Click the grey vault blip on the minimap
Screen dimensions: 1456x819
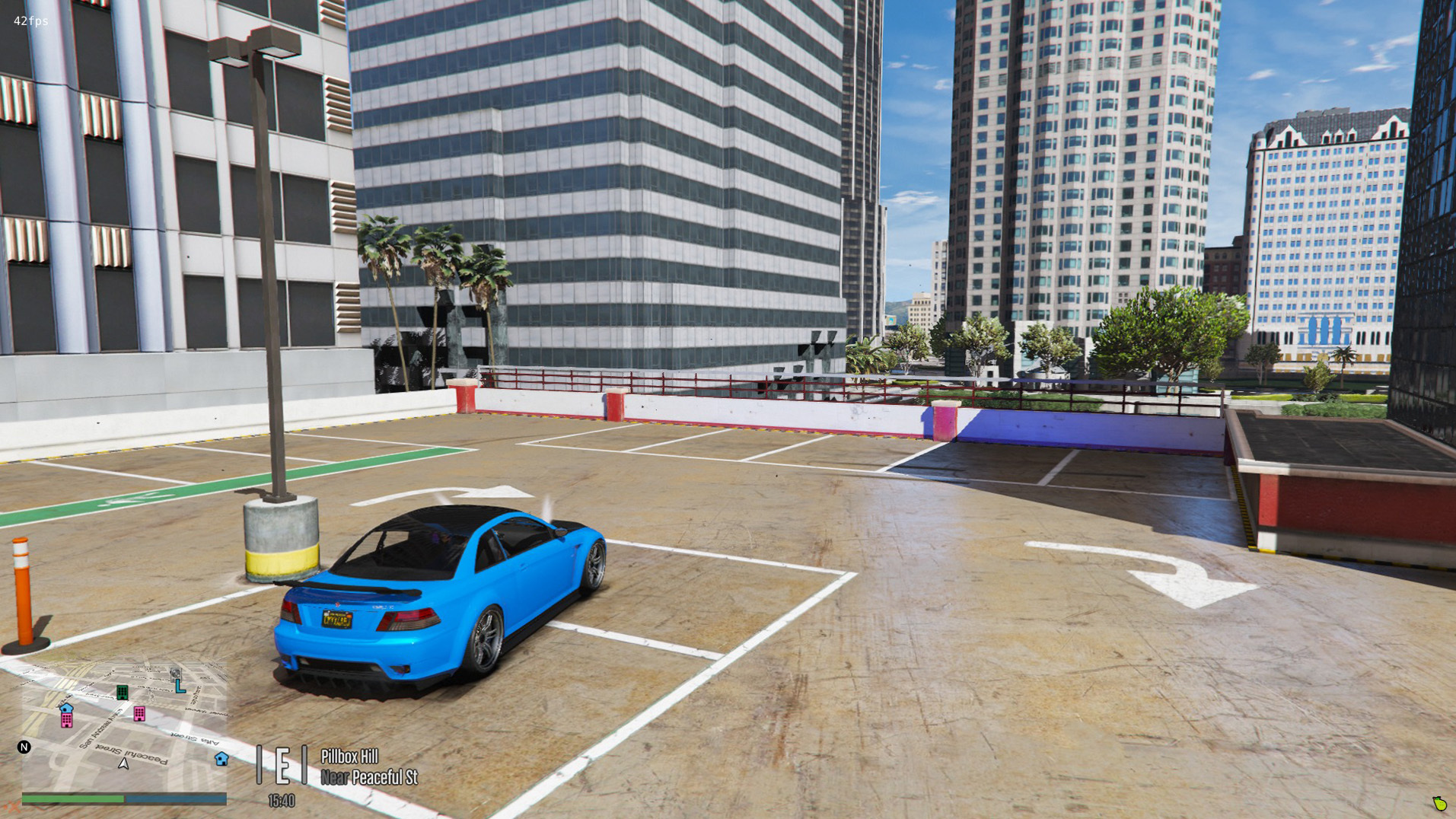point(175,674)
